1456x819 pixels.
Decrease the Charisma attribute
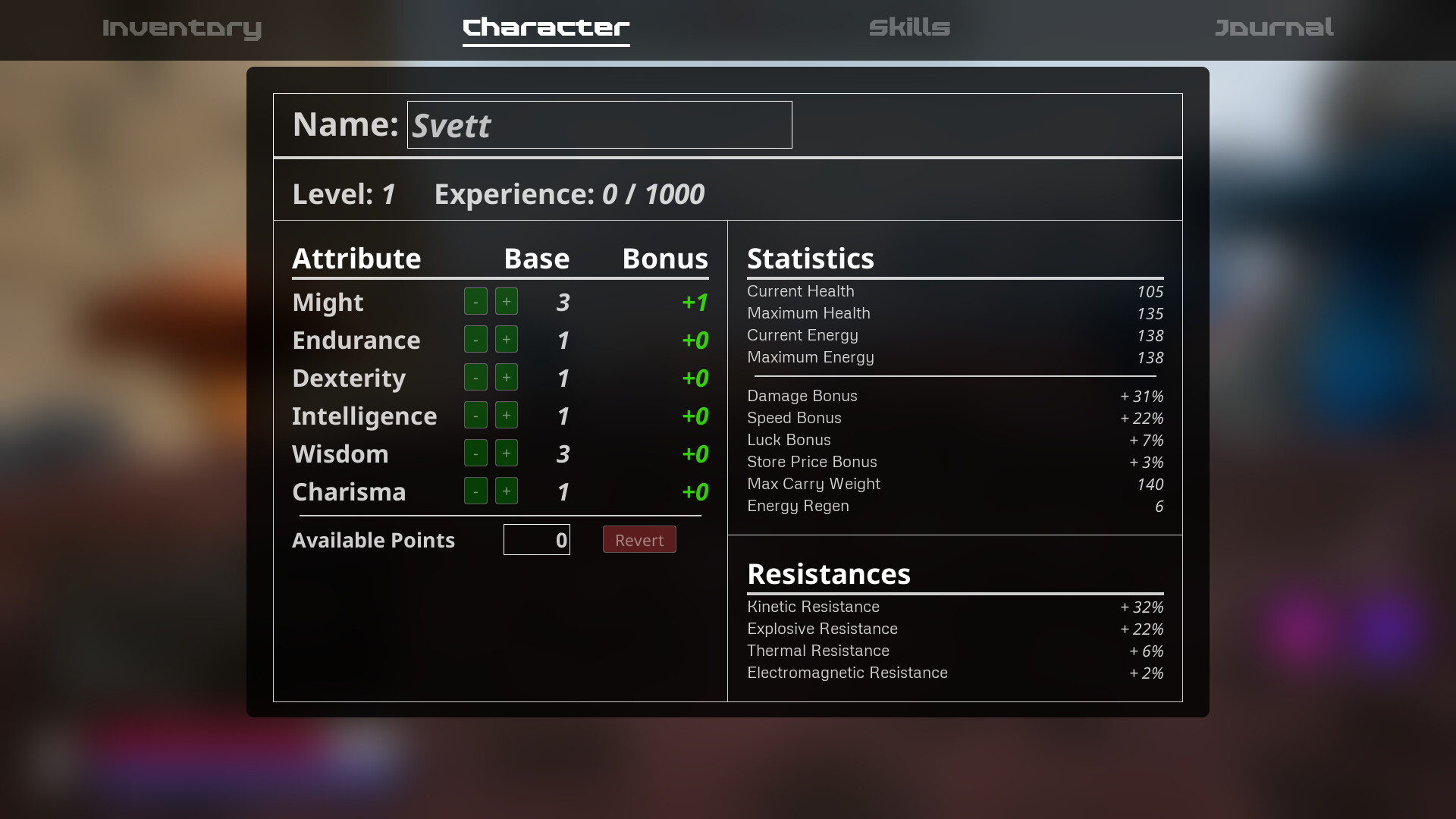(475, 491)
